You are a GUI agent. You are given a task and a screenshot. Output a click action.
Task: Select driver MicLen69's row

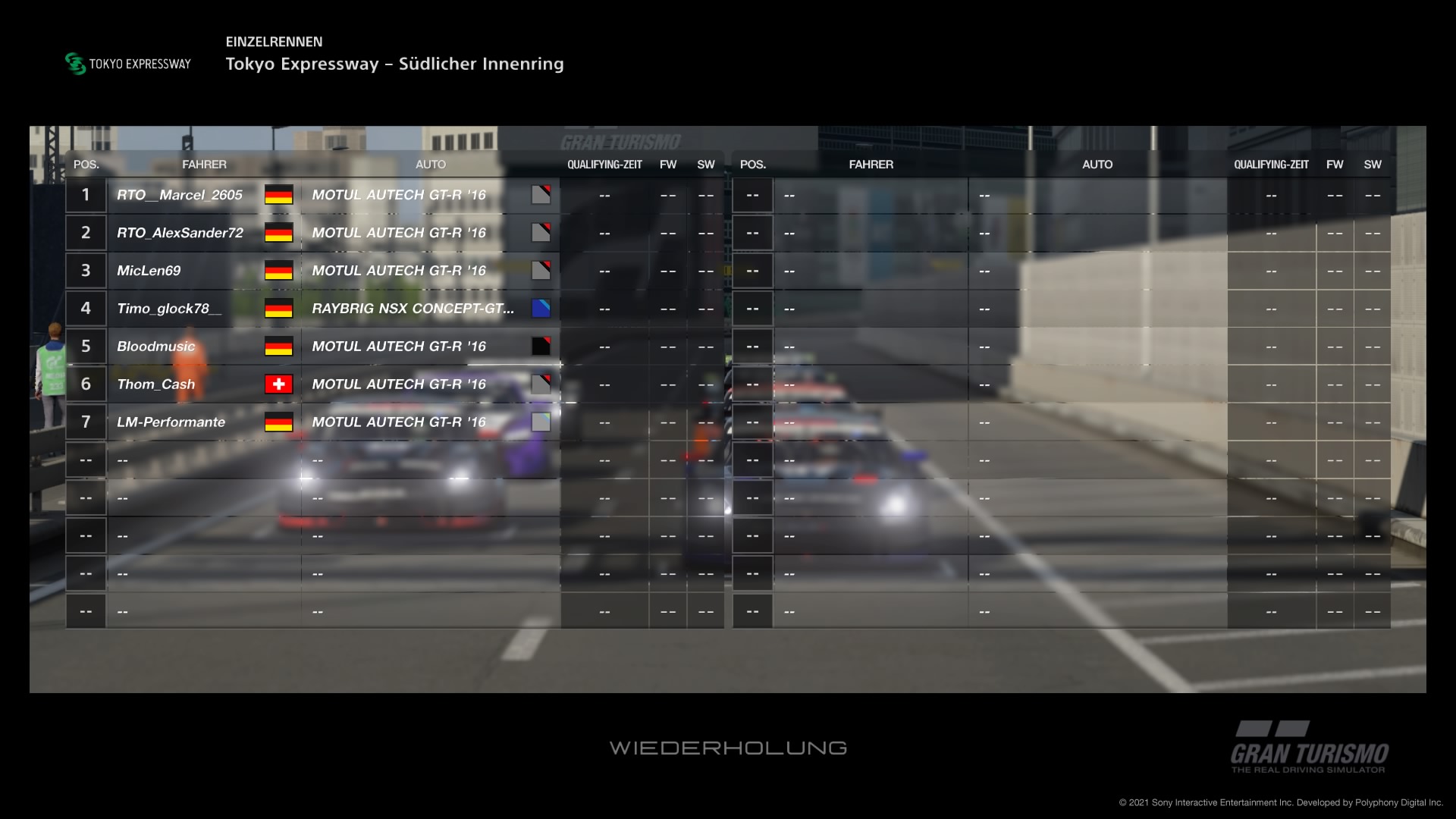pos(149,271)
